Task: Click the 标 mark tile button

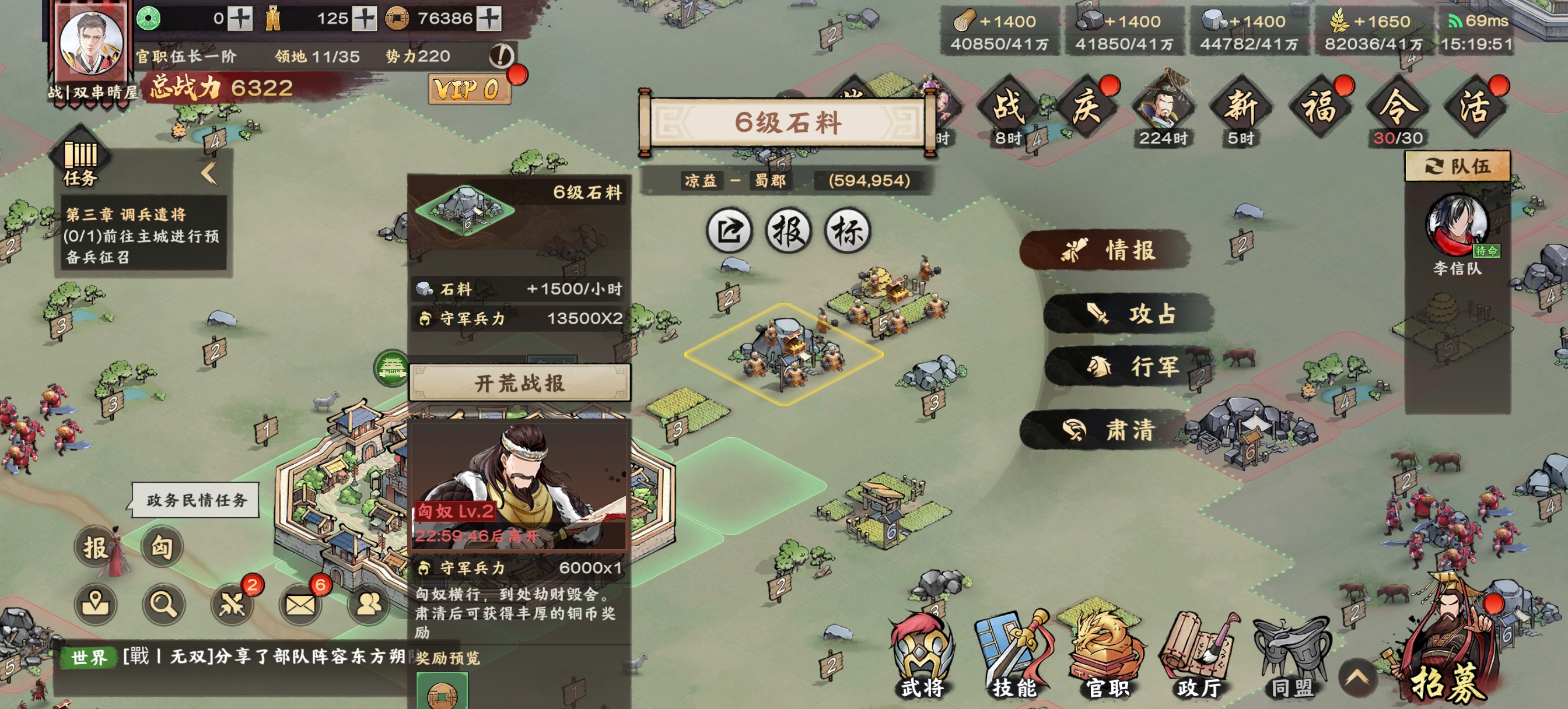Action: [x=848, y=231]
